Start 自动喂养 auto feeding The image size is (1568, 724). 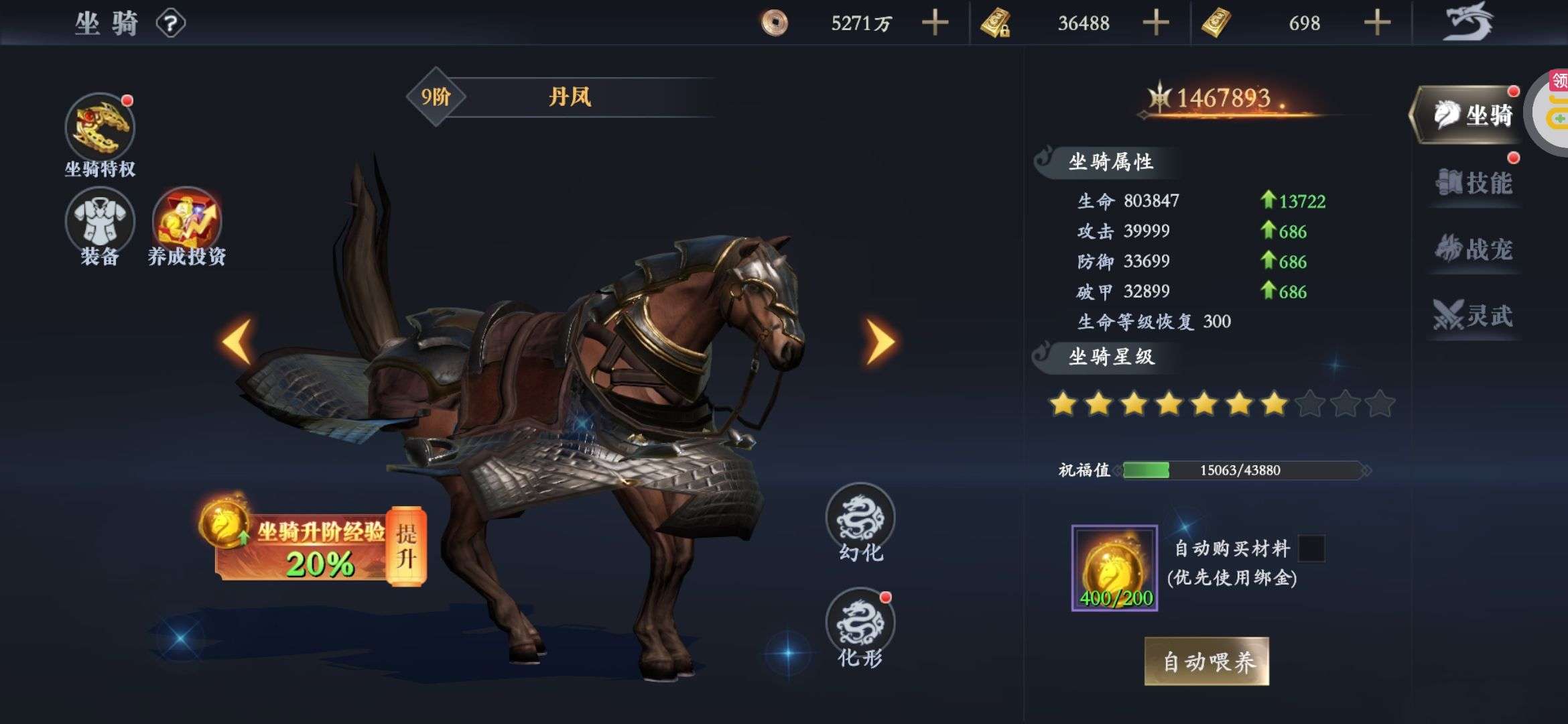coord(1206,662)
